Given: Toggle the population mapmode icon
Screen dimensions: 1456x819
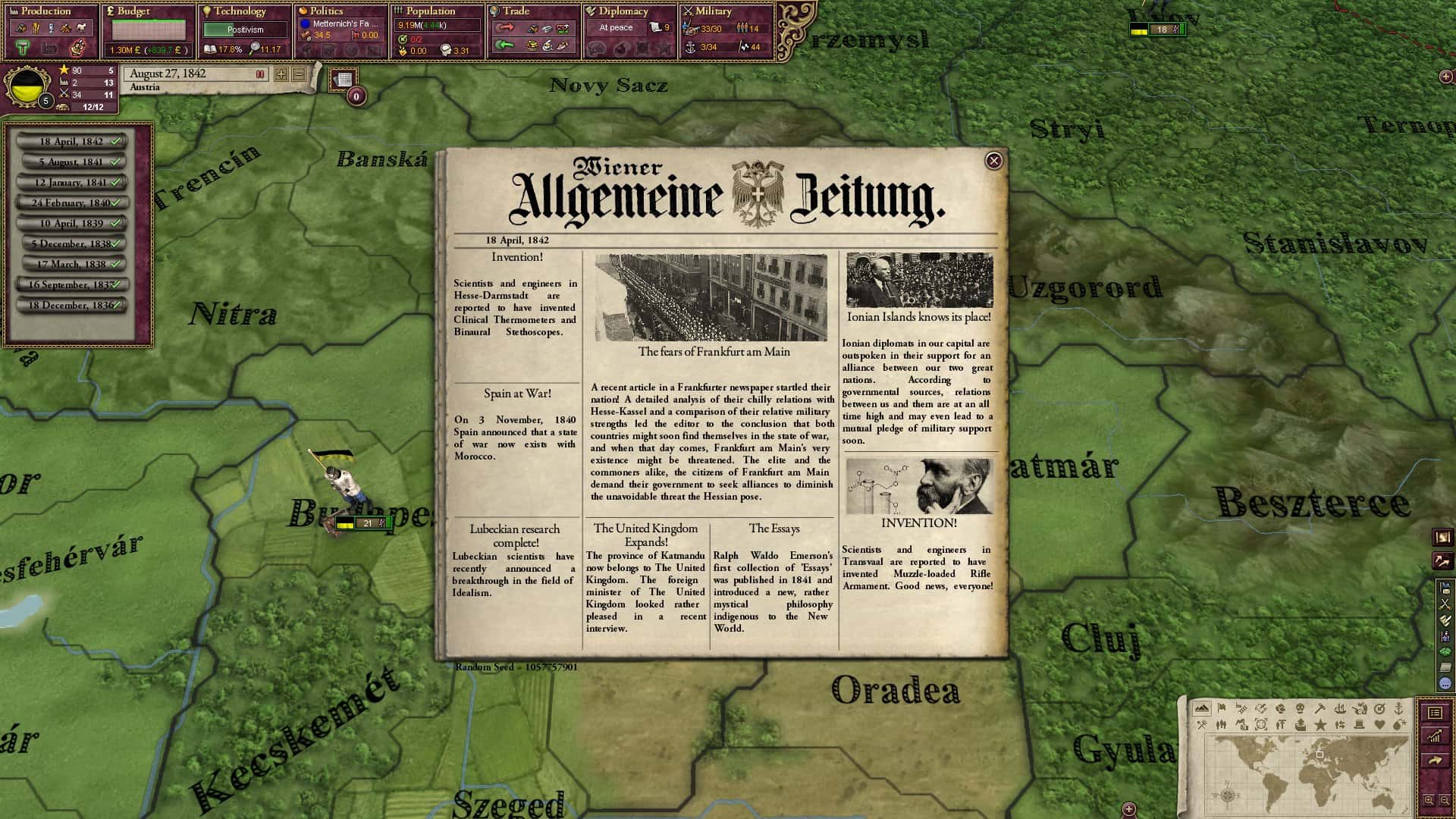Looking at the screenshot, I should 1222,725.
